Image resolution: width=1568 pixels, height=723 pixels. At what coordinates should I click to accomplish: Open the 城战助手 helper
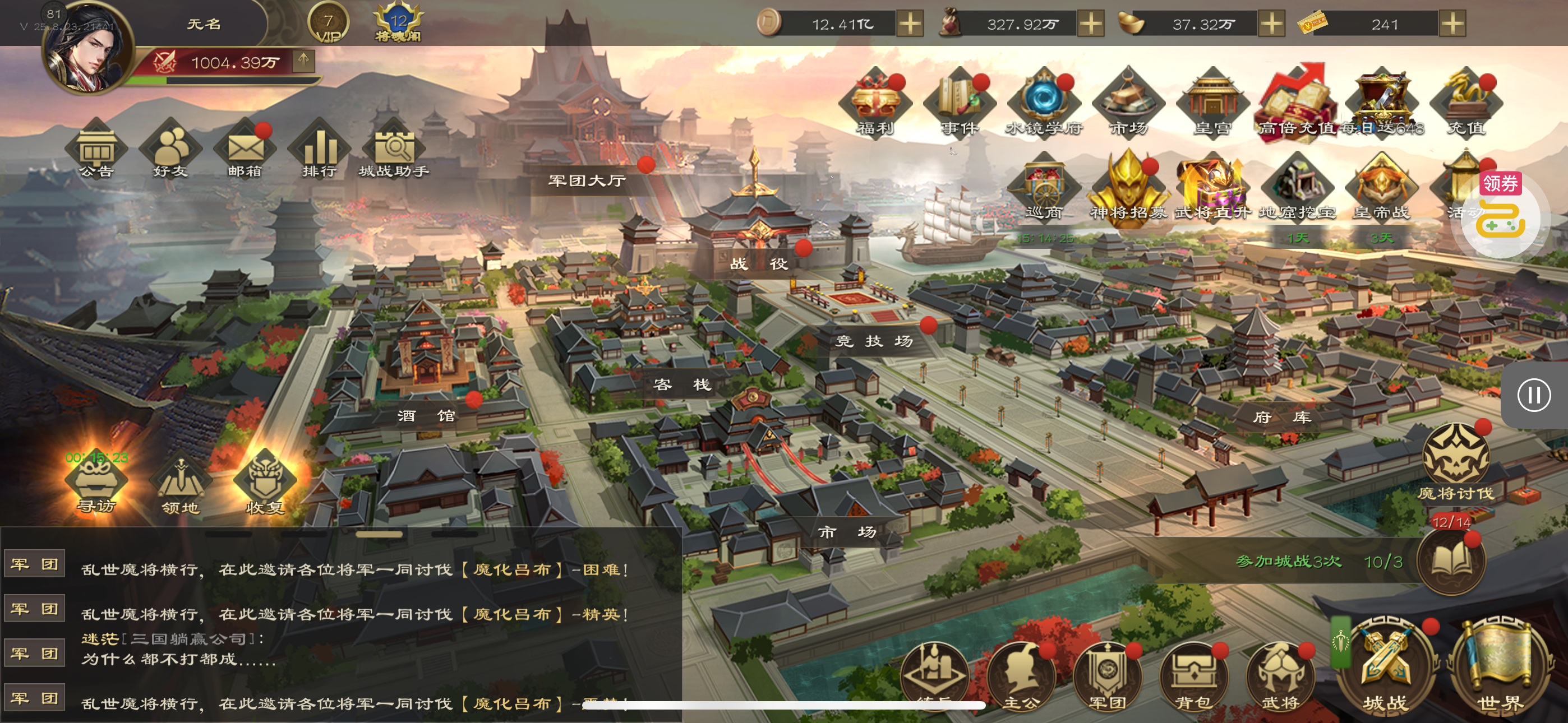click(x=394, y=151)
